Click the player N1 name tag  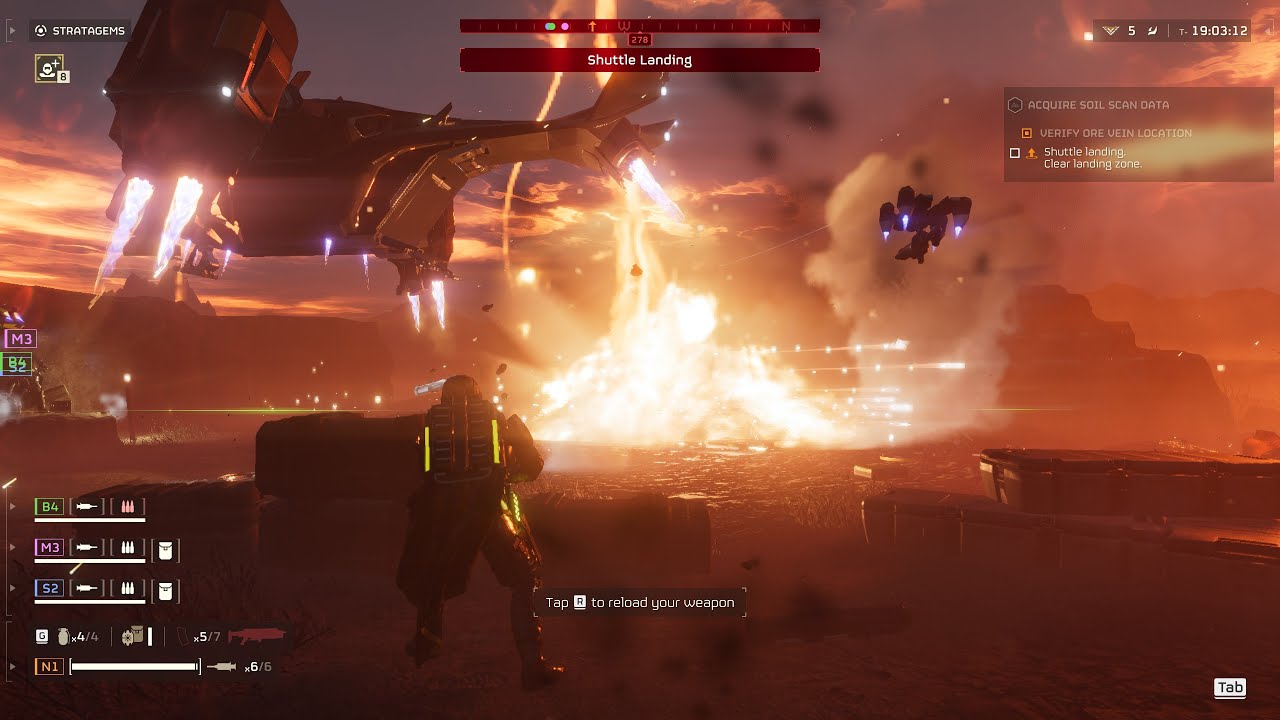(49, 666)
